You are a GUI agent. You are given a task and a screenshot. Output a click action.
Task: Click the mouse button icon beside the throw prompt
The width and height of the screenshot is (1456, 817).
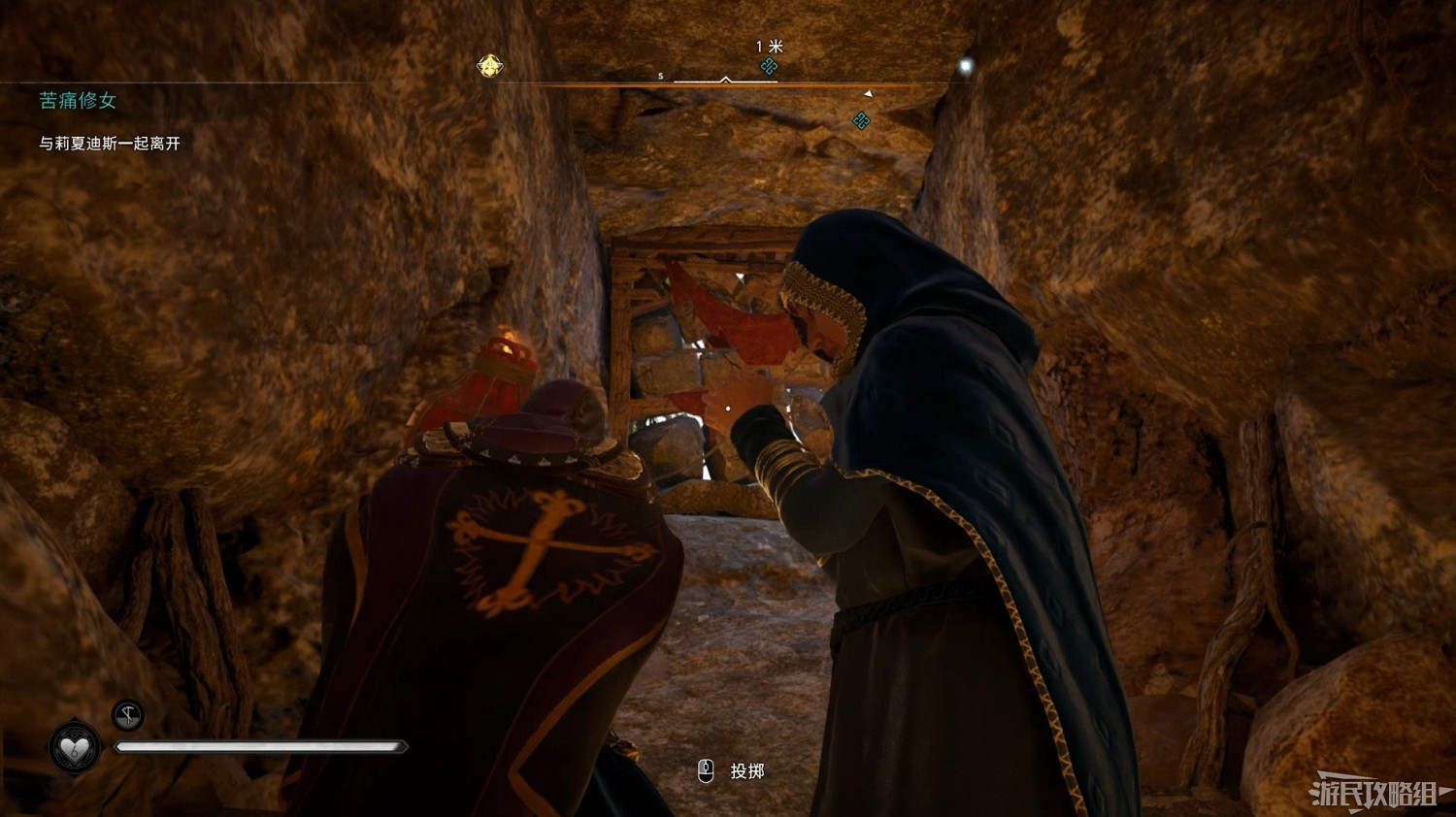704,769
